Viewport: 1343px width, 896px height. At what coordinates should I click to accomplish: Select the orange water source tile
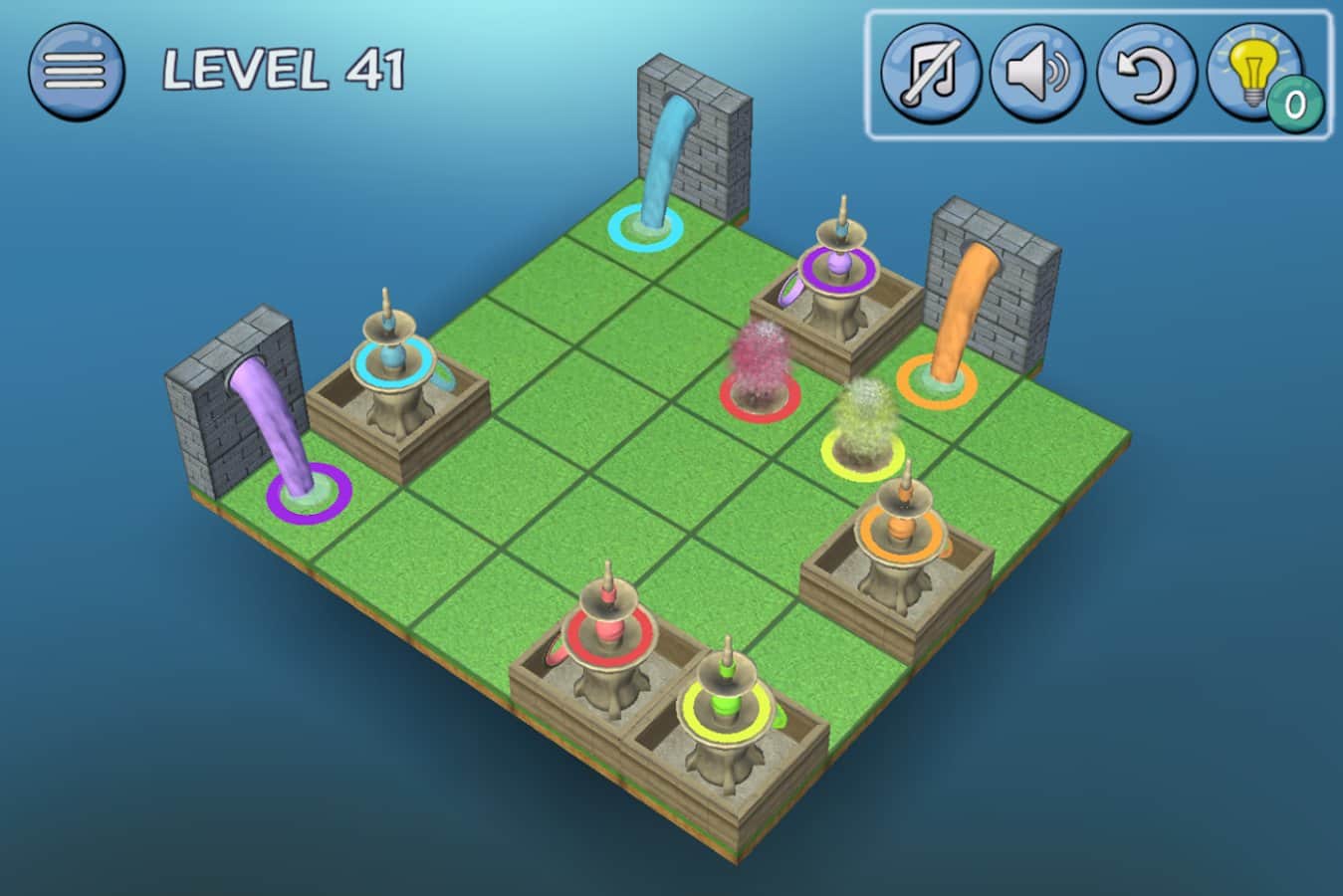coord(936,380)
